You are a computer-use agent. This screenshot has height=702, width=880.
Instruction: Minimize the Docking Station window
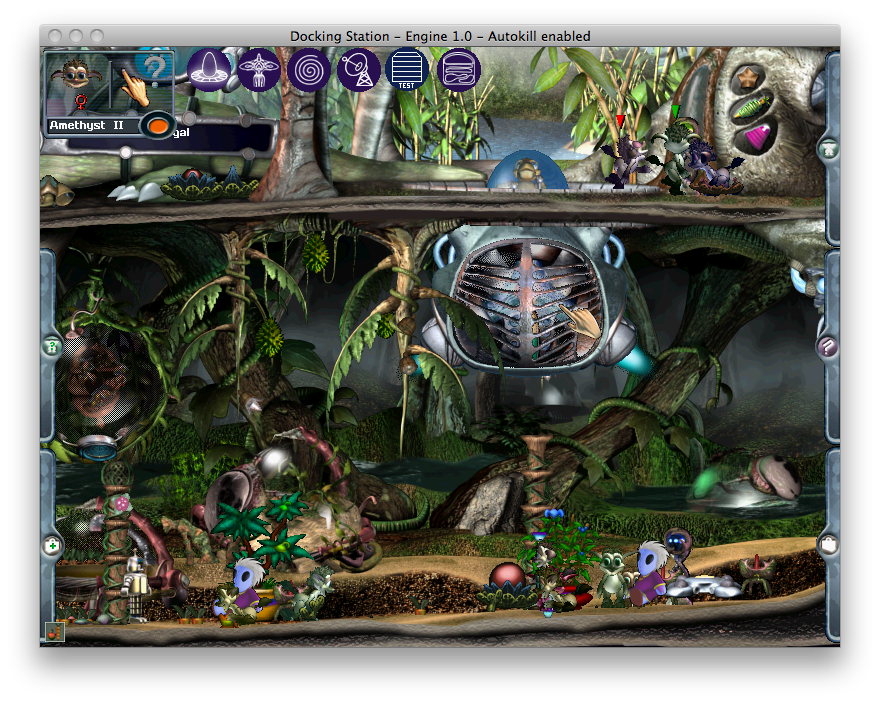[x=77, y=36]
